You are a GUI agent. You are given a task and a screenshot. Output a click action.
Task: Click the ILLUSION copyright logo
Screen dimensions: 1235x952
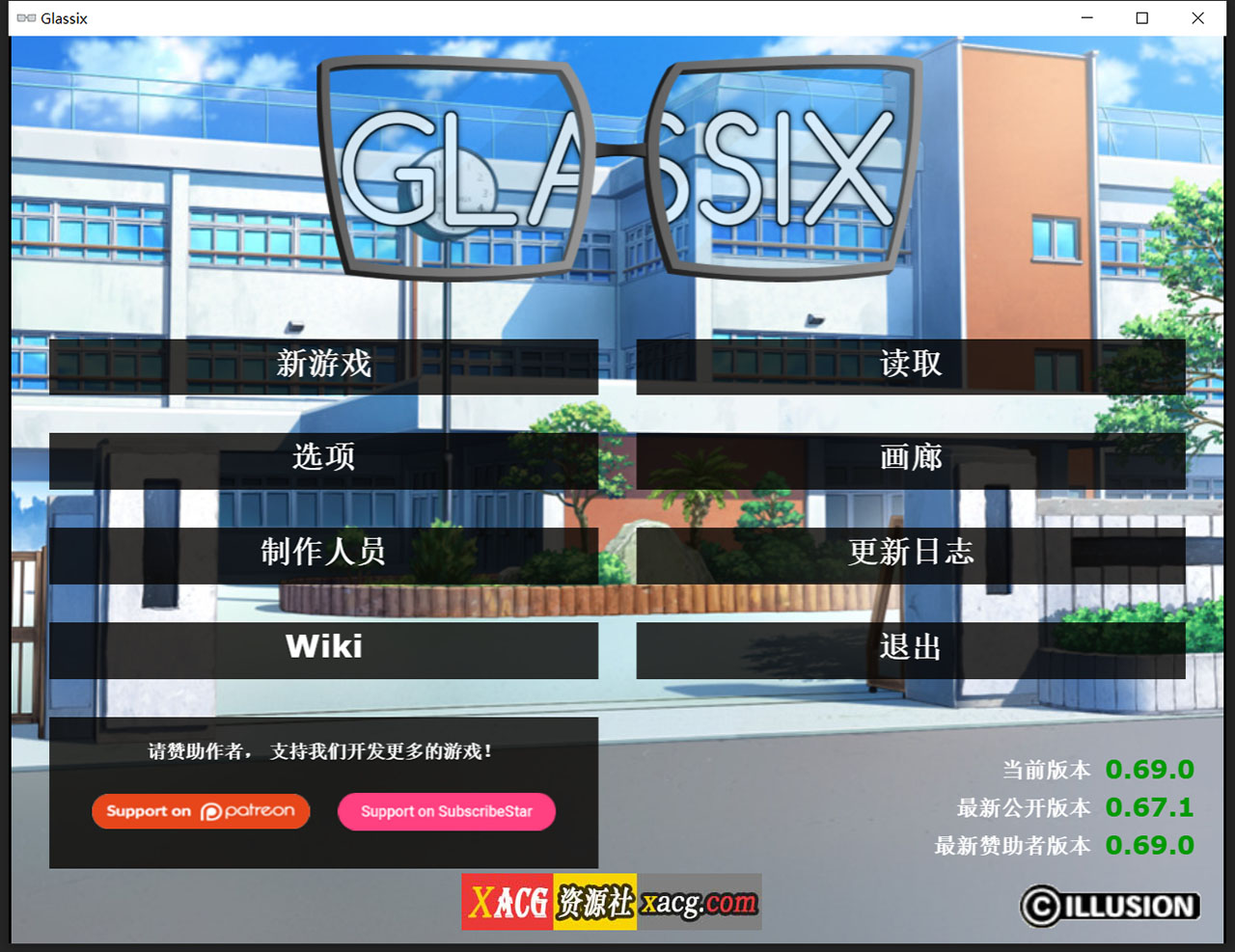[x=1110, y=907]
